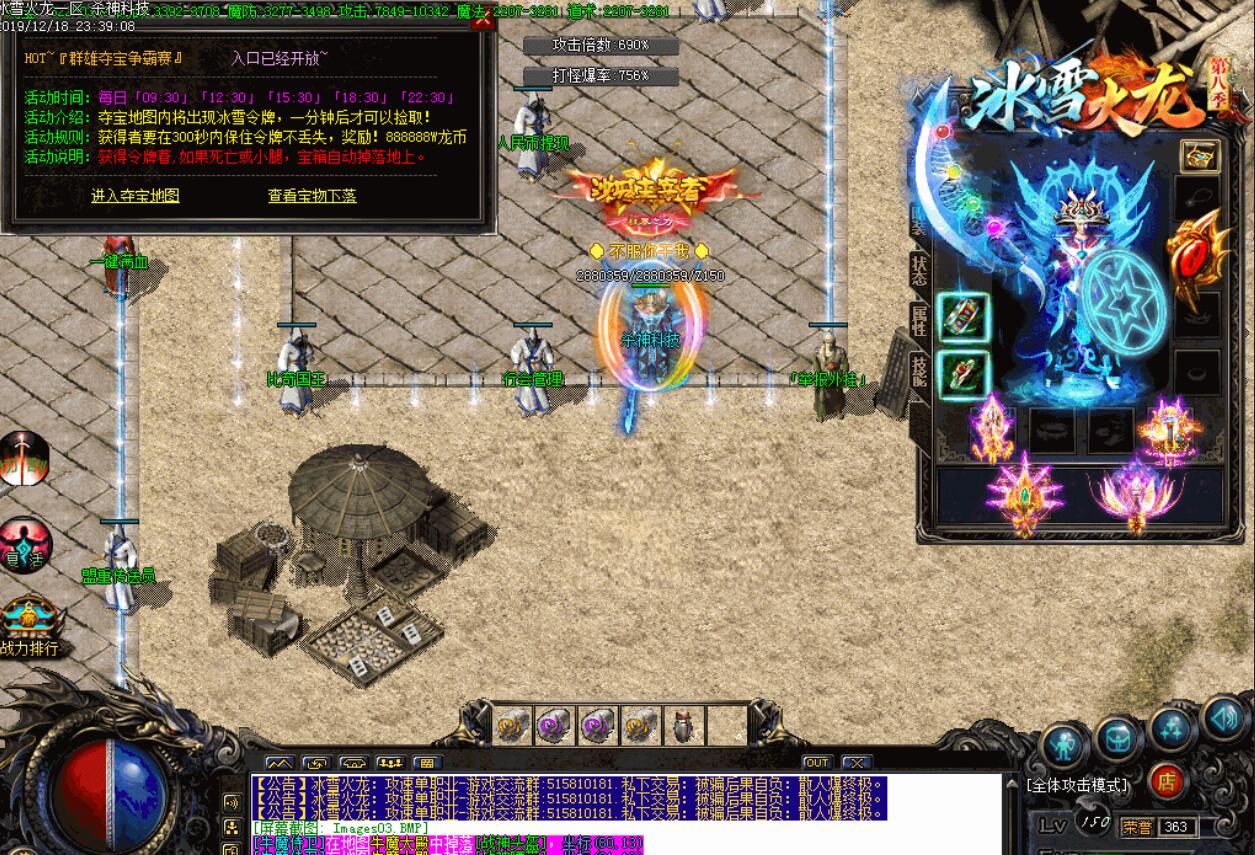Open the 进入夺宝地图 link
Screen dimensions: 1255x855
pos(135,196)
